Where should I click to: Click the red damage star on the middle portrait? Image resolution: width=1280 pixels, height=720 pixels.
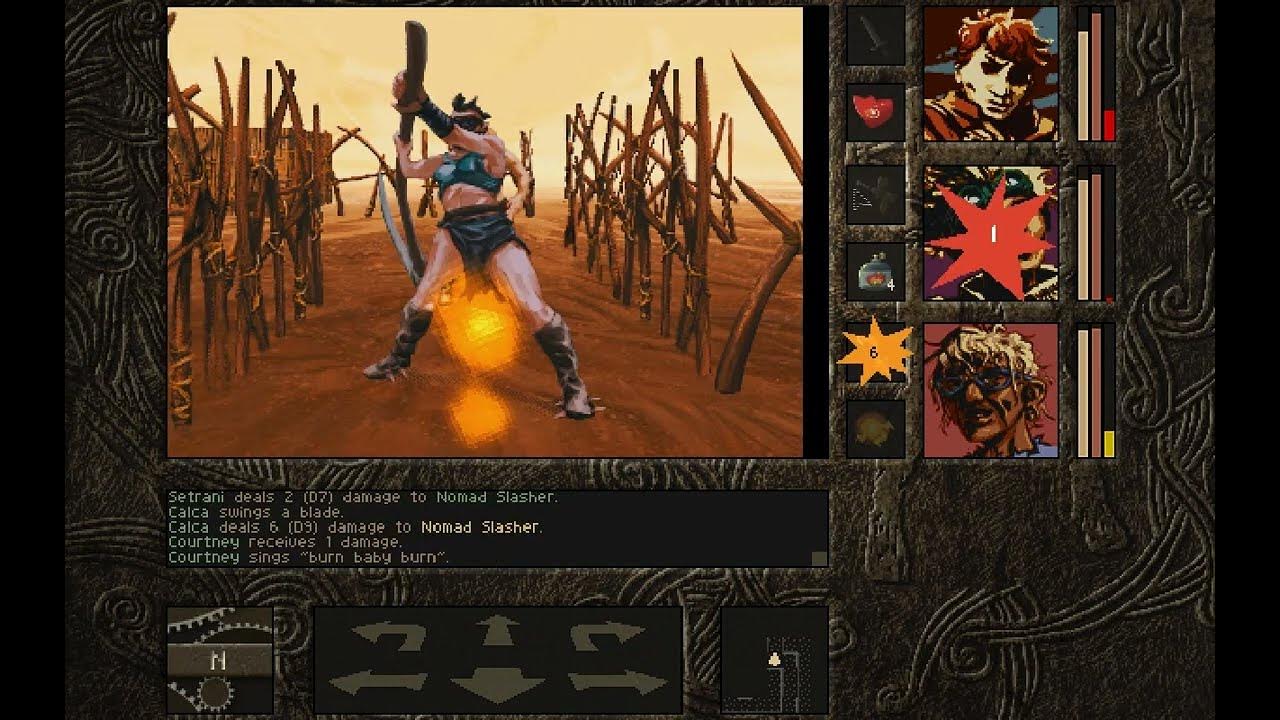[988, 233]
